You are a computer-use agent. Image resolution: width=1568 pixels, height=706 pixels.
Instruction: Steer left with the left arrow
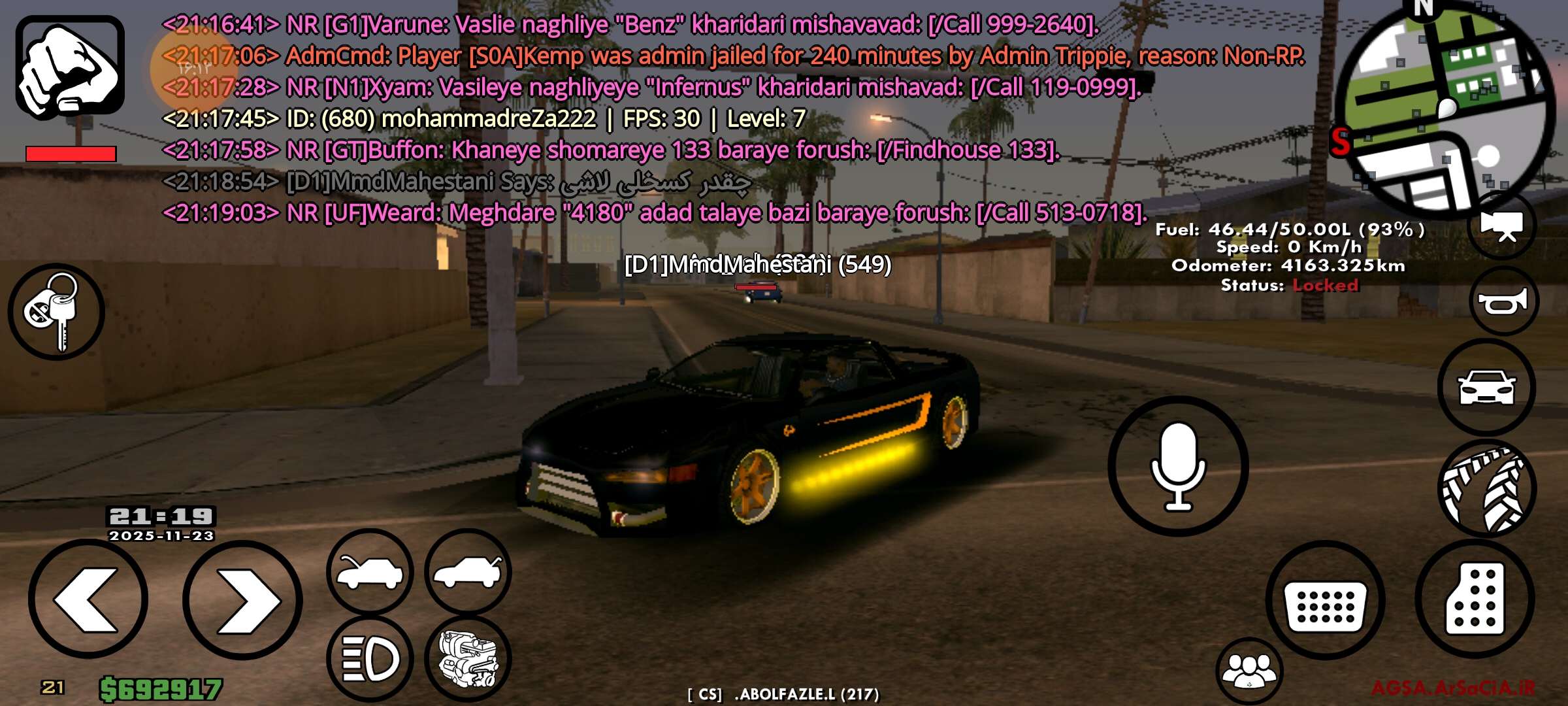(x=88, y=599)
